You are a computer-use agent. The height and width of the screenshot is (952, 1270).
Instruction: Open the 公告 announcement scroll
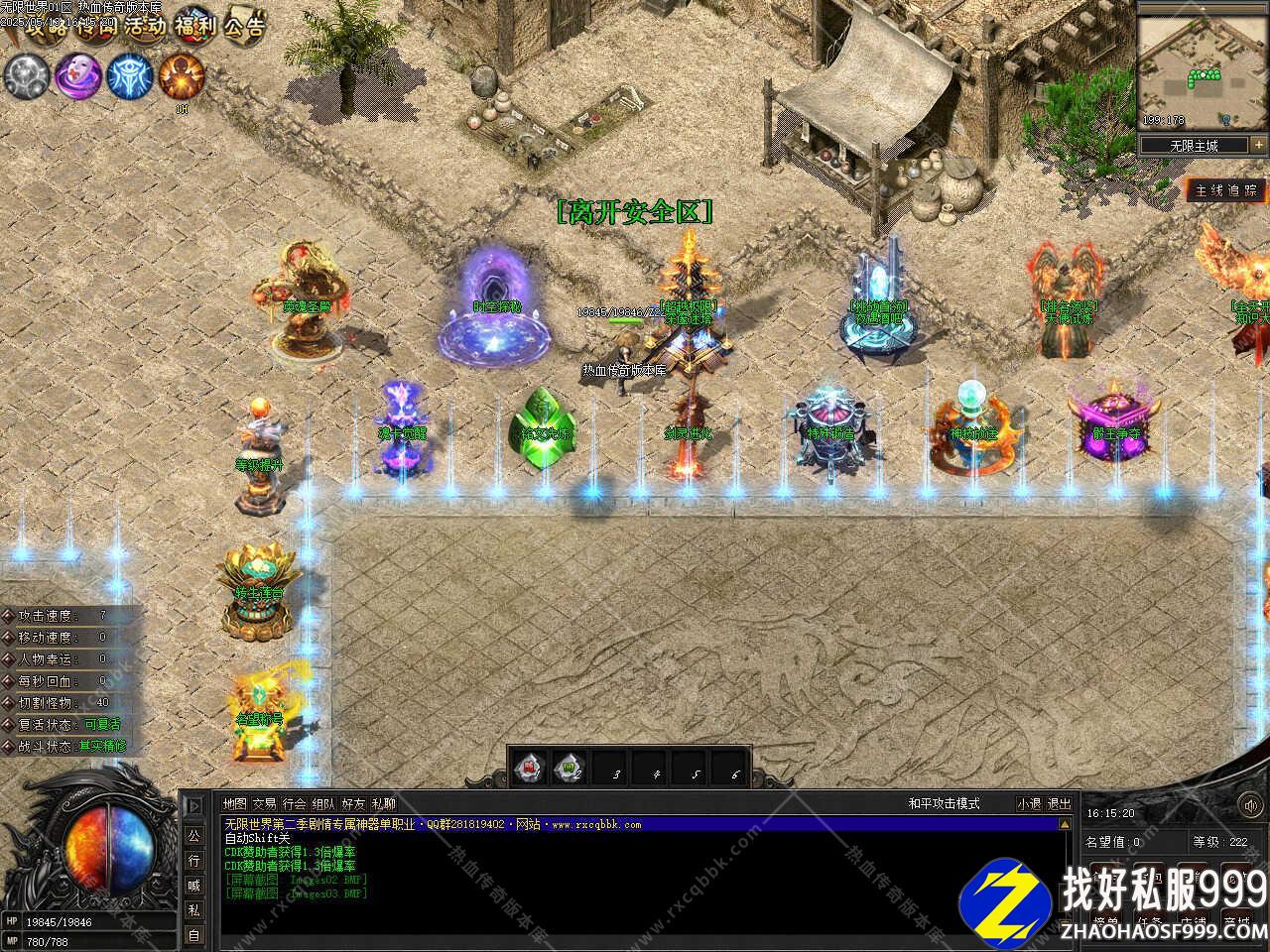coord(244,27)
